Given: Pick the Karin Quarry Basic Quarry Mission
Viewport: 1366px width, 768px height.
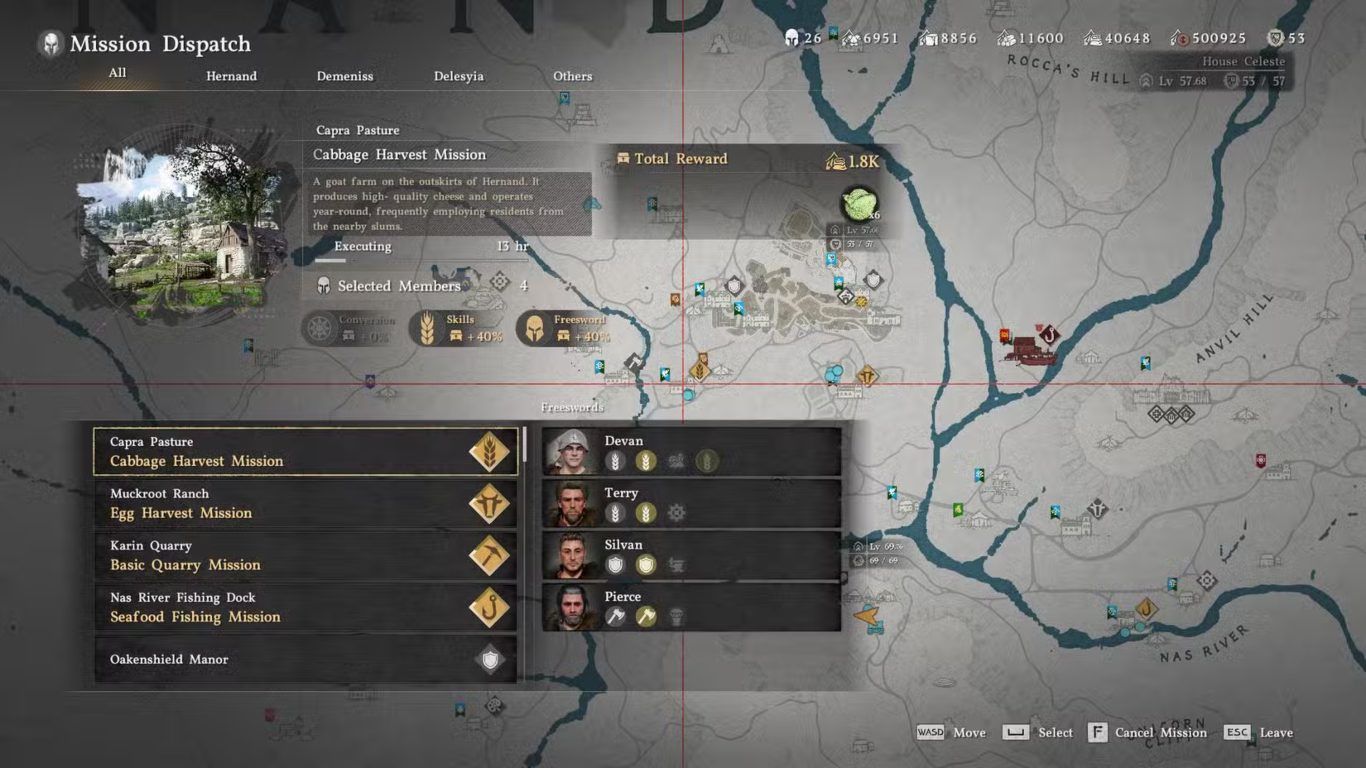Looking at the screenshot, I should pyautogui.click(x=305, y=556).
